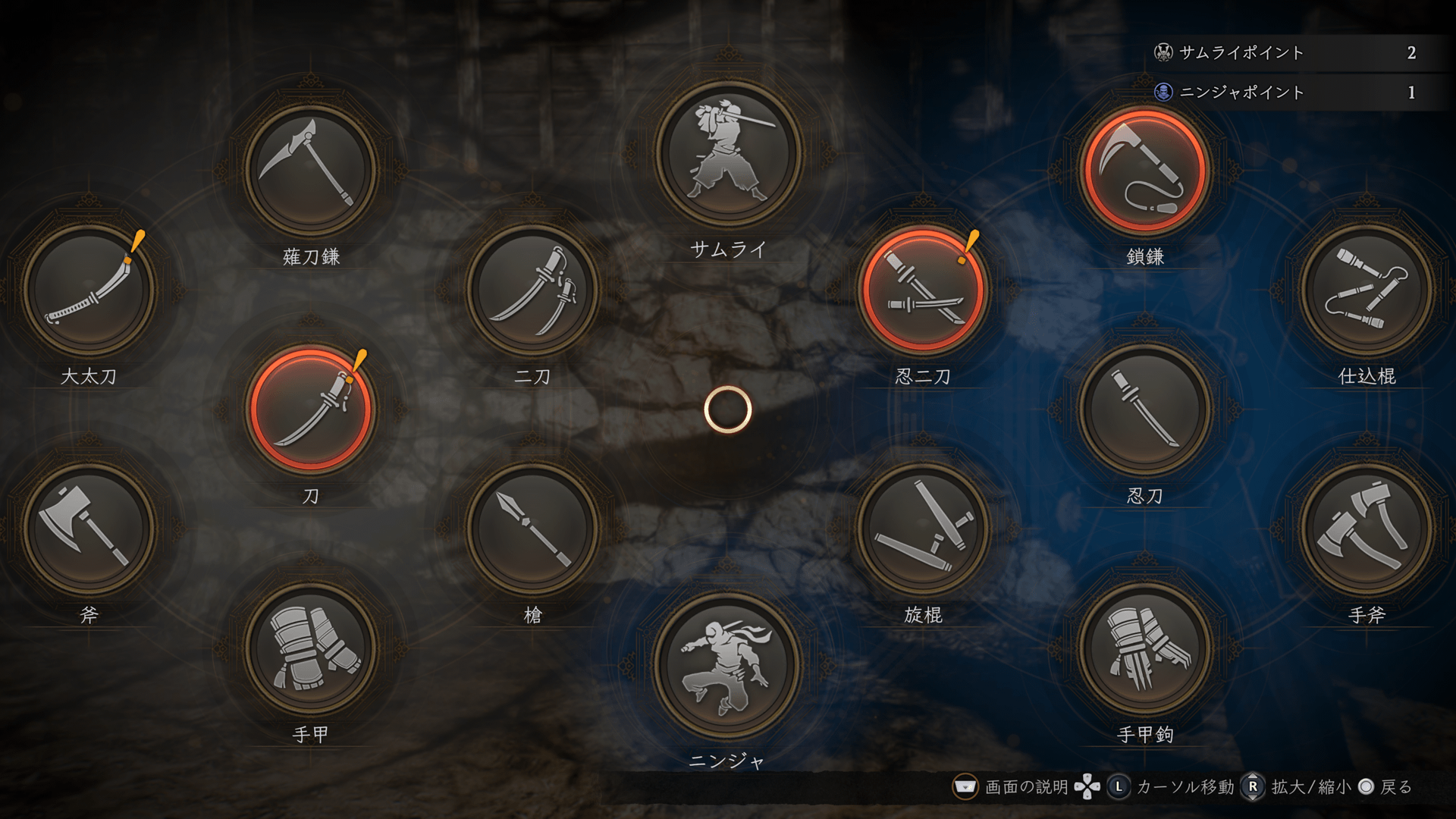The width and height of the screenshot is (1456, 819).
Task: Choose the 斧 axe skill tree
Action: (x=89, y=529)
